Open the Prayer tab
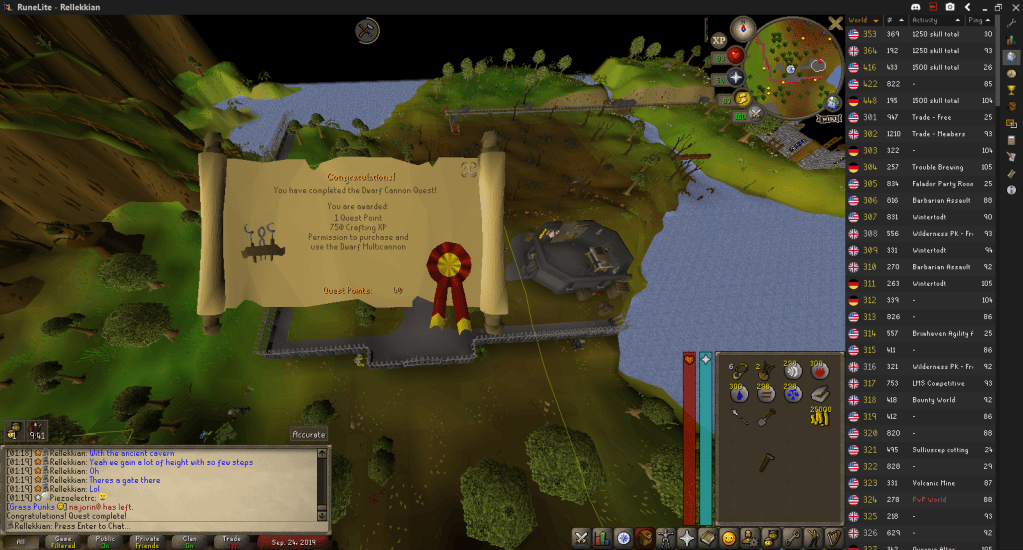This screenshot has width=1023, height=550. (686, 538)
